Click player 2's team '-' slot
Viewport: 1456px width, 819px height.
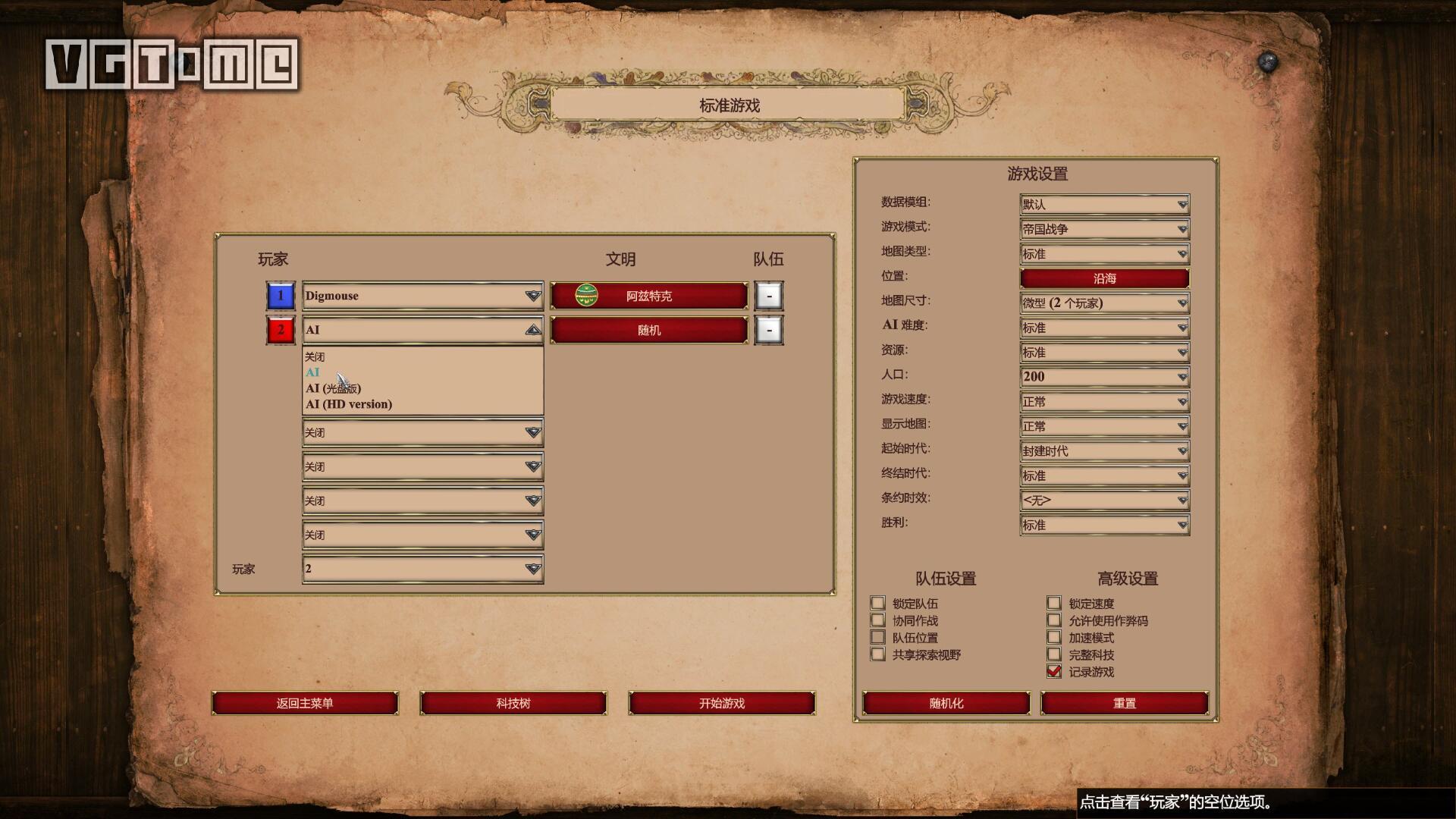click(x=769, y=330)
